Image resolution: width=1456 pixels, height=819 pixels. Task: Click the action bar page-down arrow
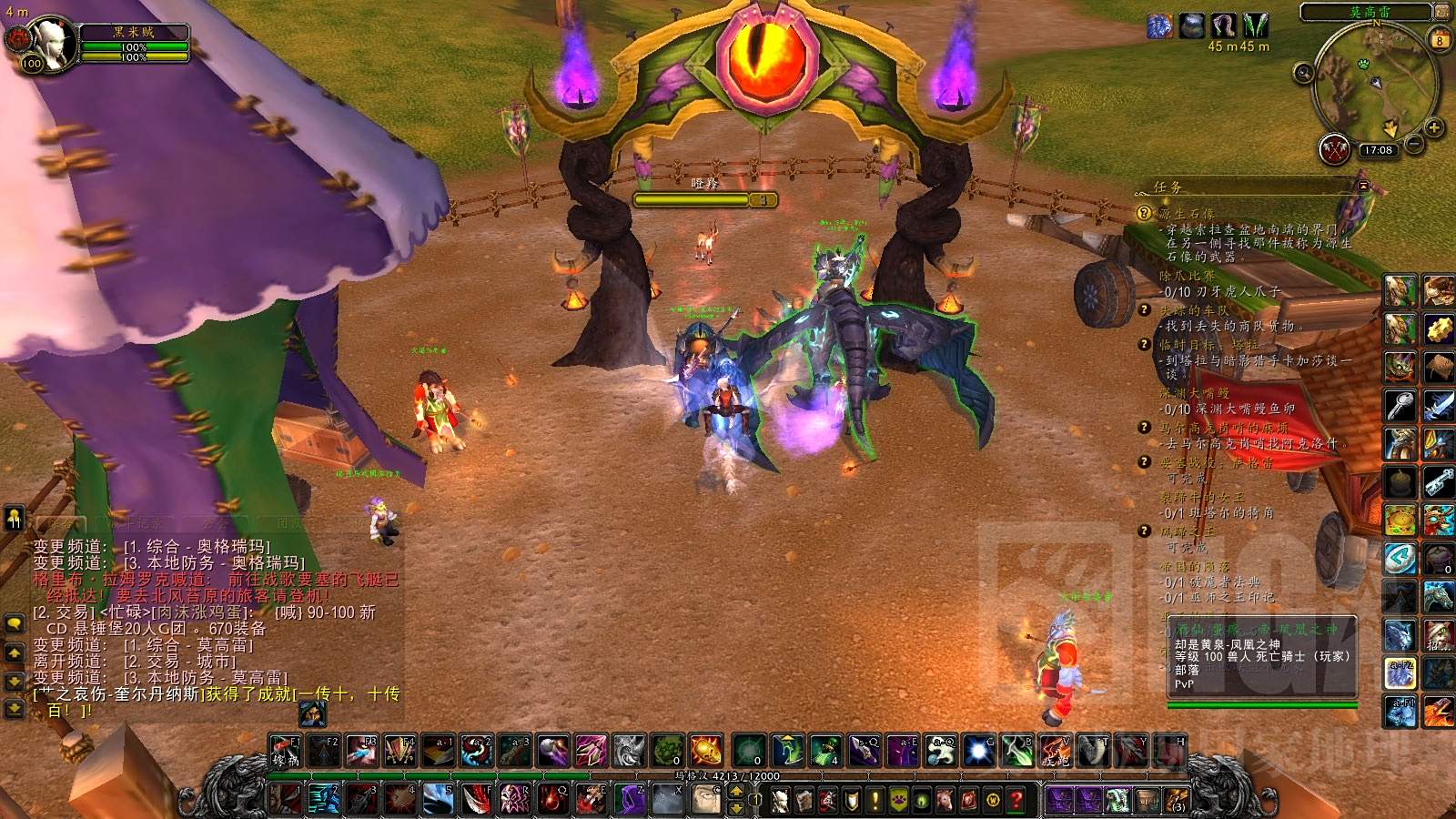pyautogui.click(x=736, y=807)
